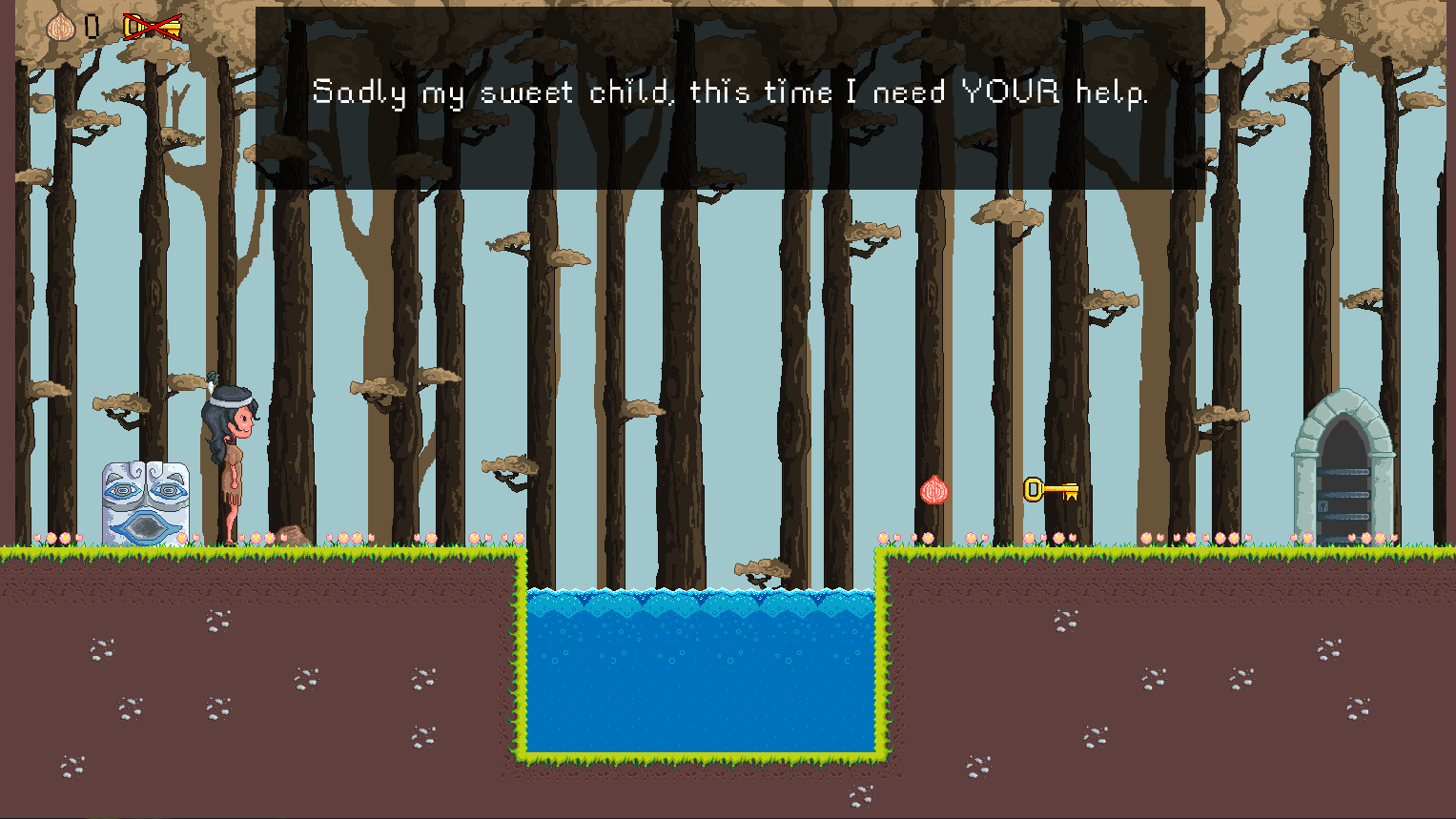Click the blue water in the pool
The width and height of the screenshot is (1456, 819).
pos(701,667)
